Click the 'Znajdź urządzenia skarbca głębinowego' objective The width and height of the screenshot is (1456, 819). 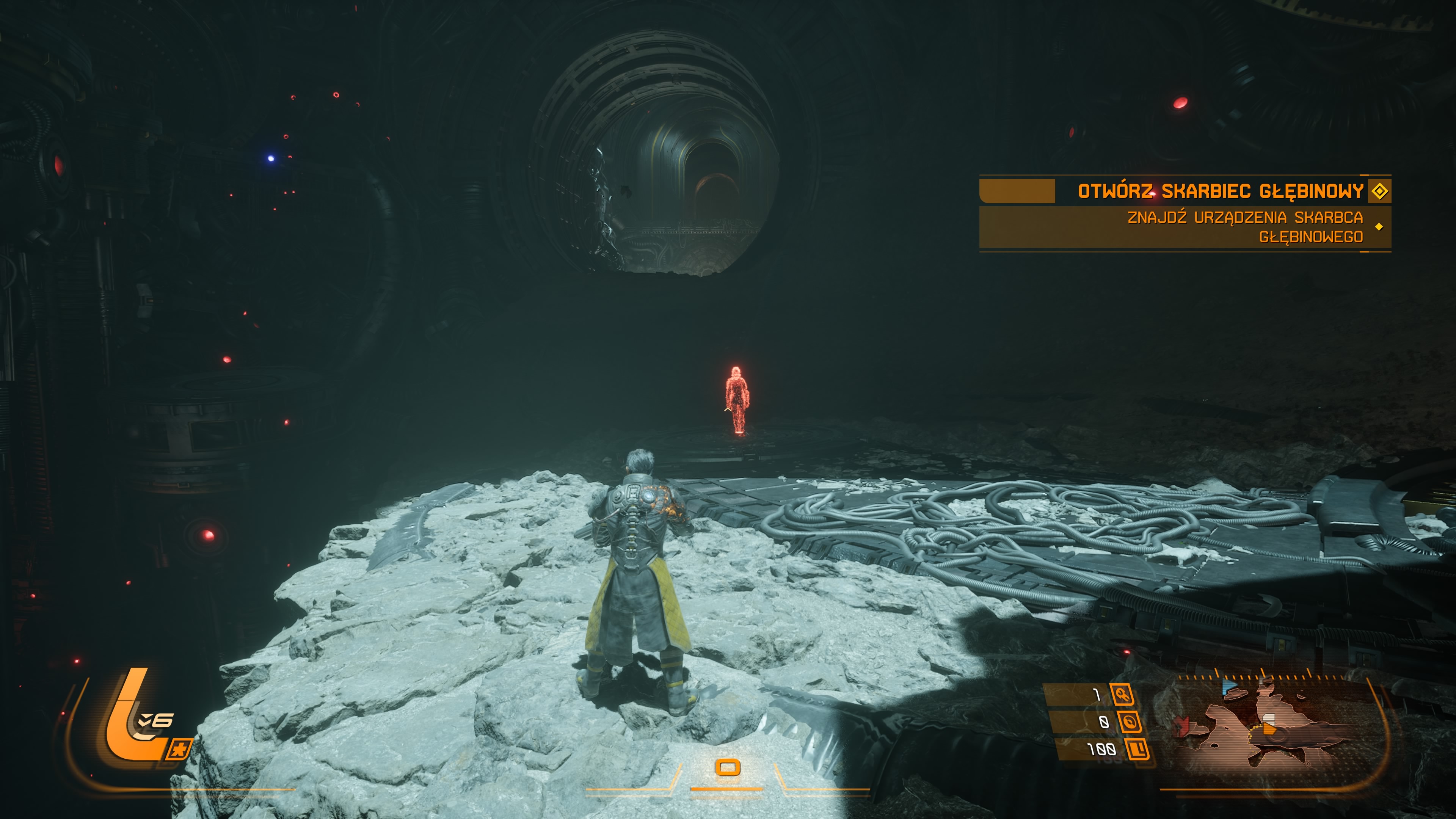1244,227
